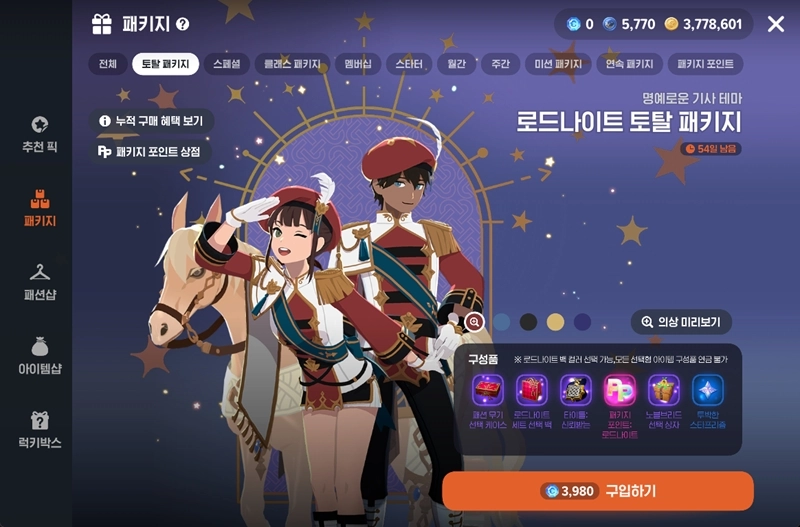Choose the yellow costume color swatch
The image size is (800, 527).
pos(555,322)
